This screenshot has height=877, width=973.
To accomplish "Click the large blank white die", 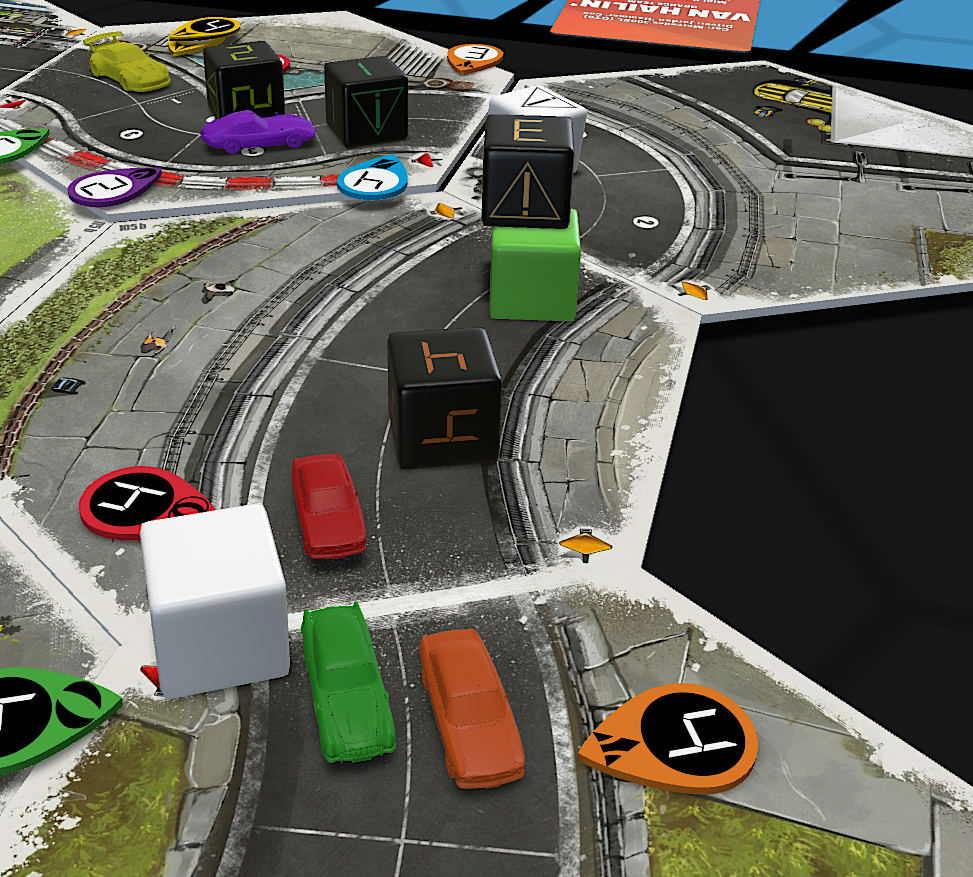I will (215, 598).
